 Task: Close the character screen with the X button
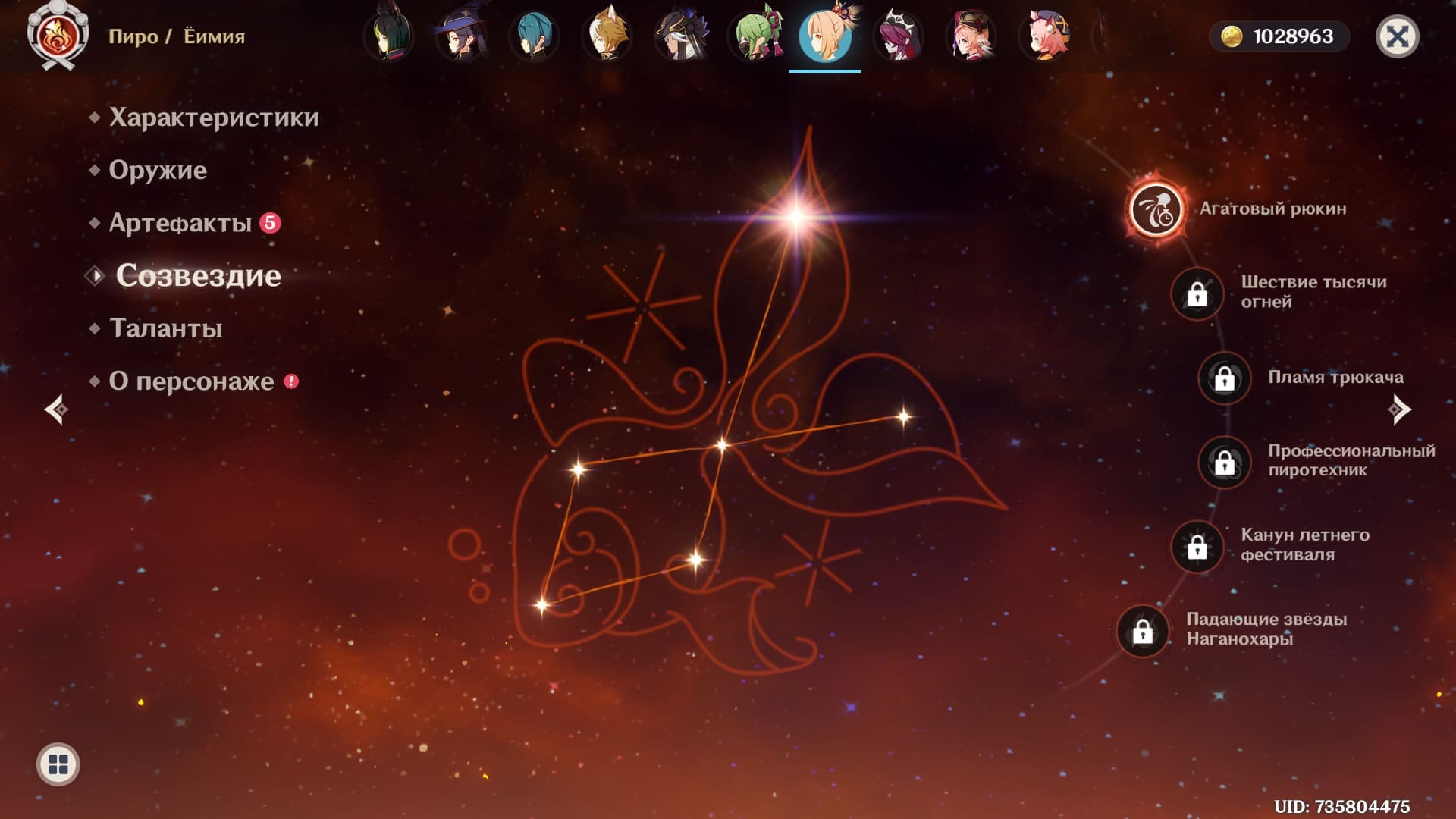pos(1397,36)
